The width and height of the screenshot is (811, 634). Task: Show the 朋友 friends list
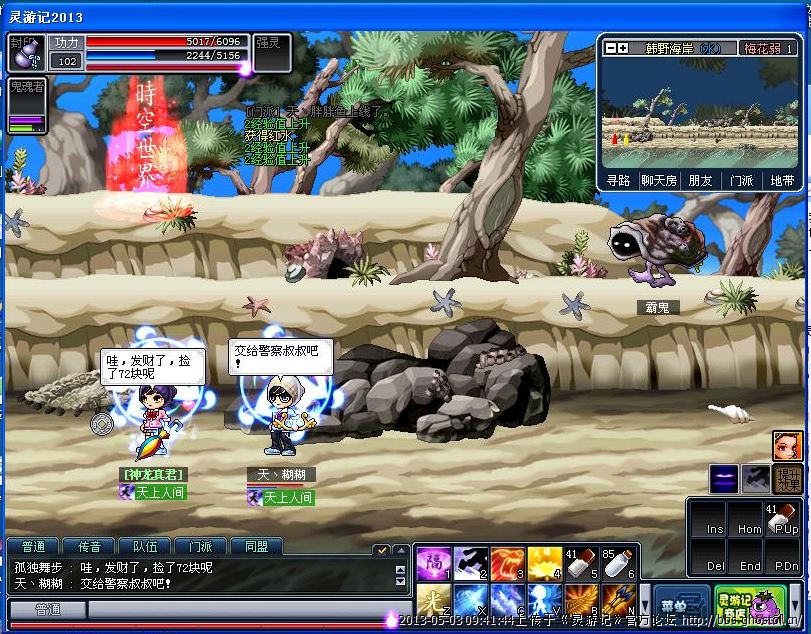pos(700,181)
